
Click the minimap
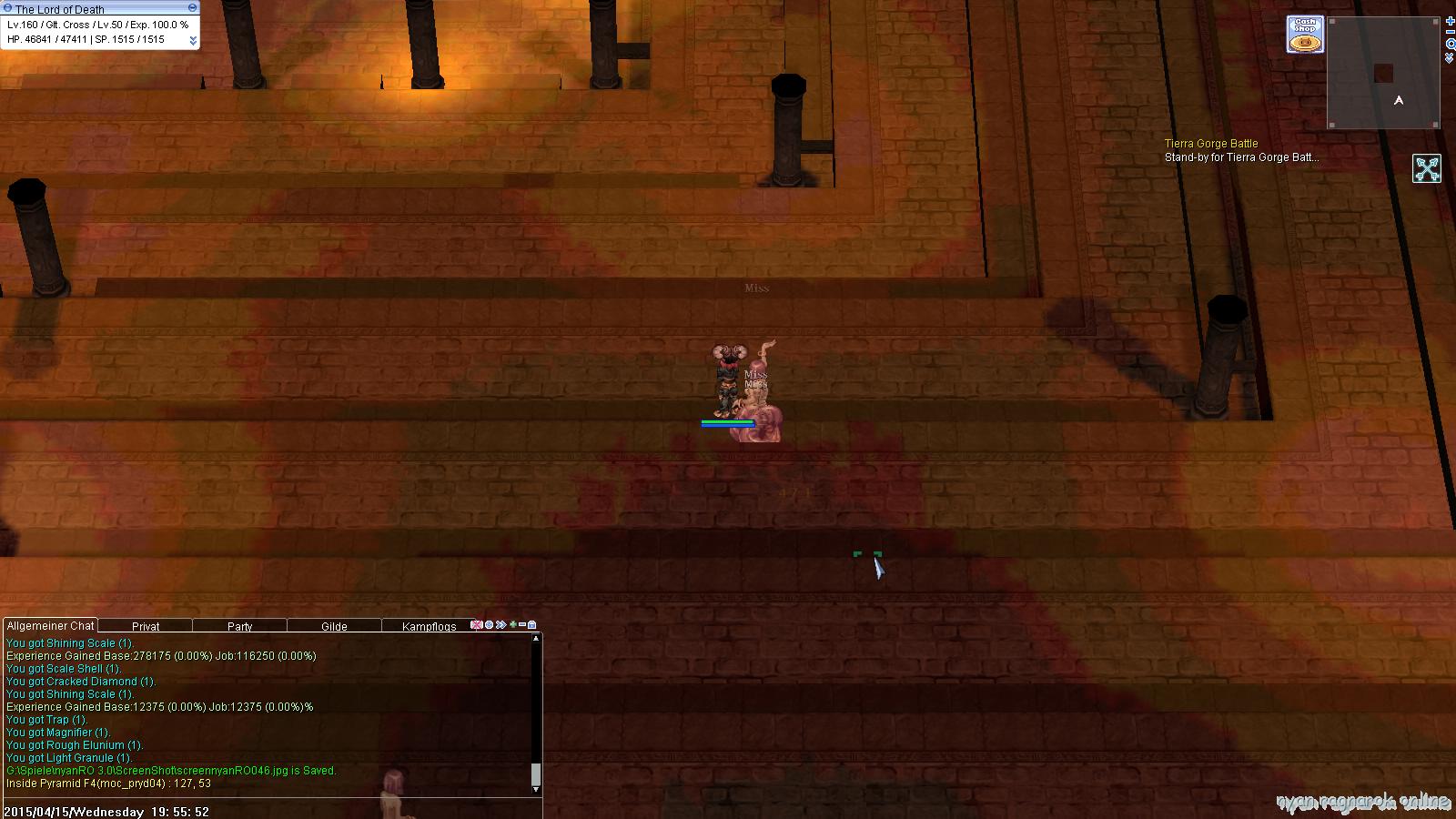(1383, 73)
